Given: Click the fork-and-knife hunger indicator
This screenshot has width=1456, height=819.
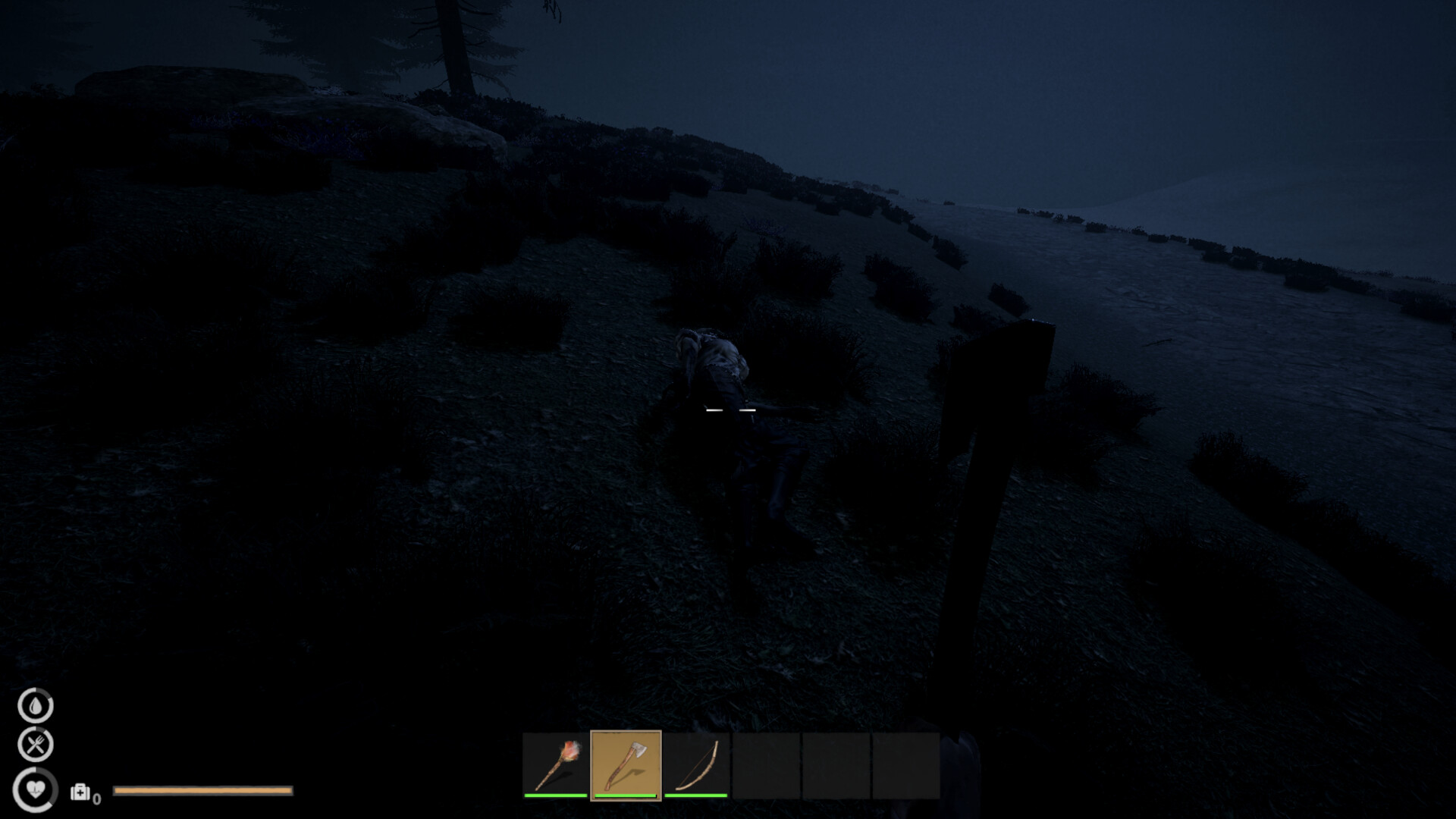Looking at the screenshot, I should tap(35, 744).
